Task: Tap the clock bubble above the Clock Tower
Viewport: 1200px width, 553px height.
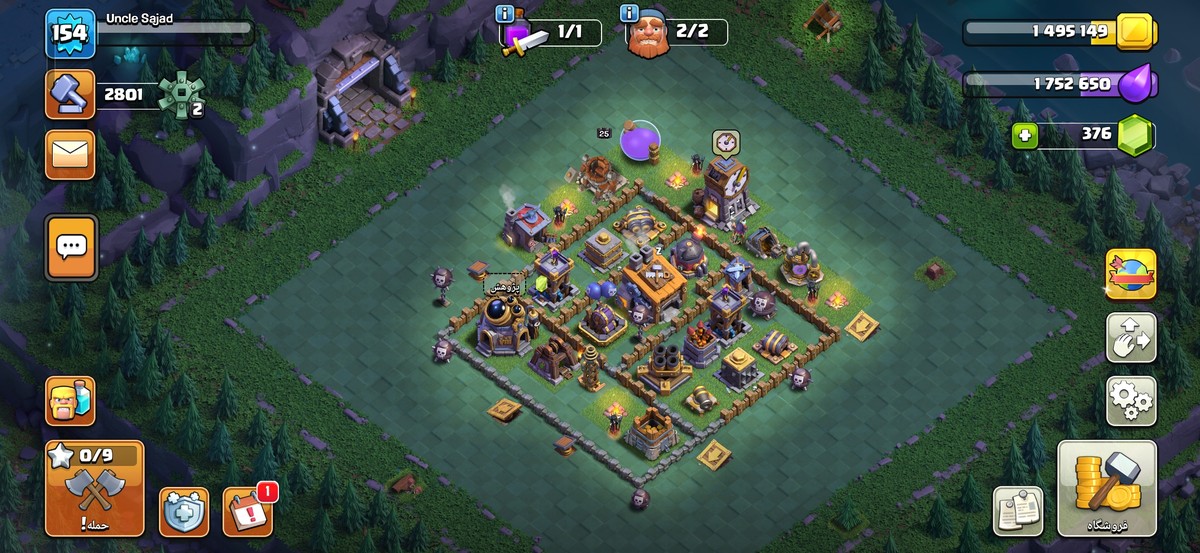Action: point(726,142)
